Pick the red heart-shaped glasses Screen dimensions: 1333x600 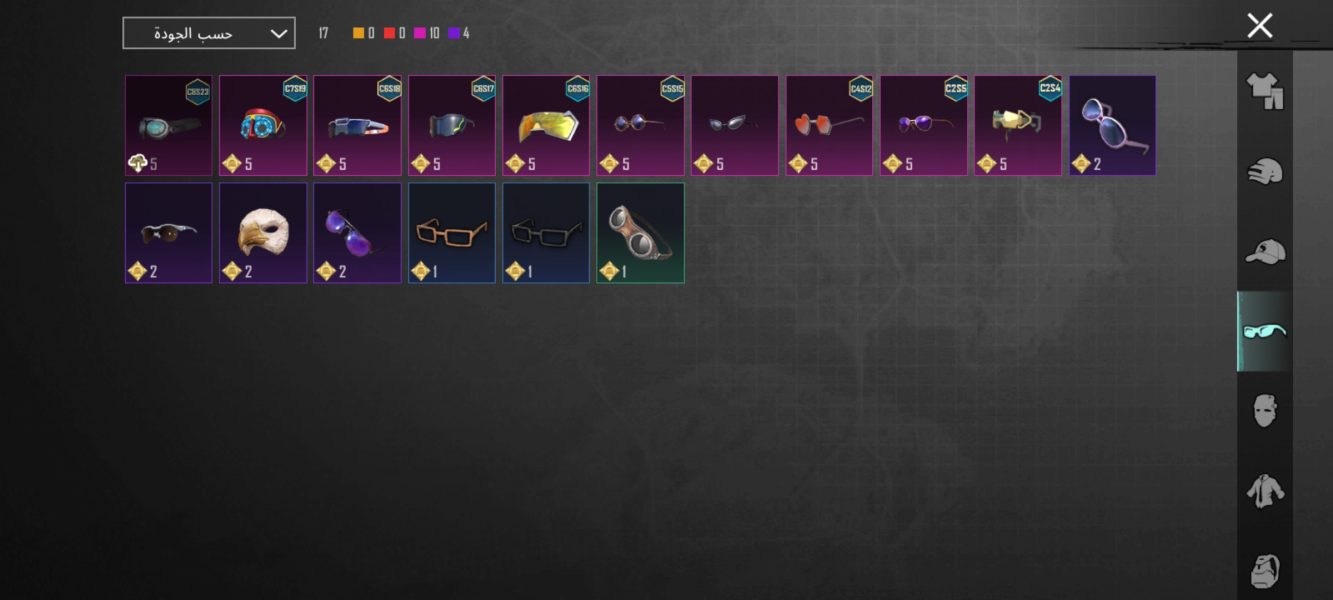coord(829,126)
